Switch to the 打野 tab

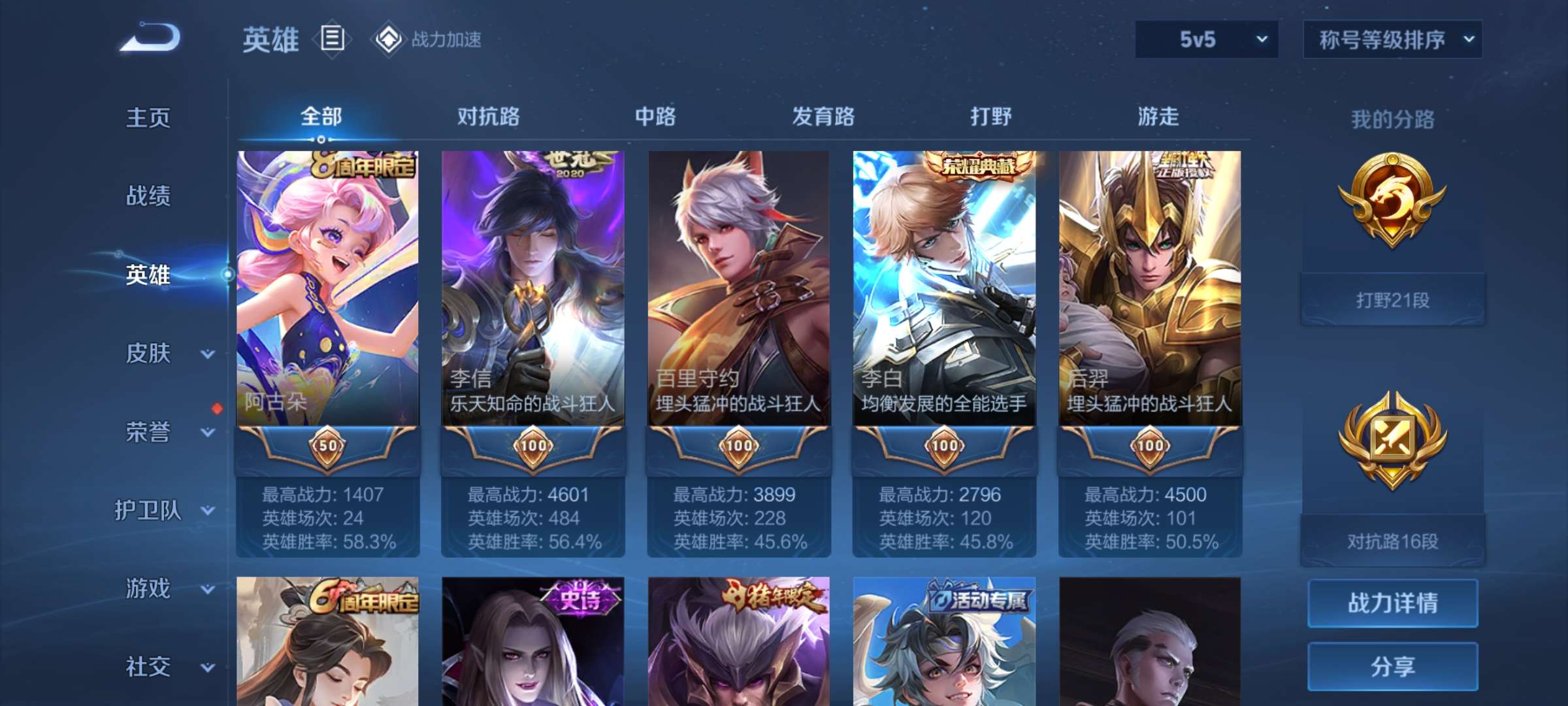coord(990,116)
